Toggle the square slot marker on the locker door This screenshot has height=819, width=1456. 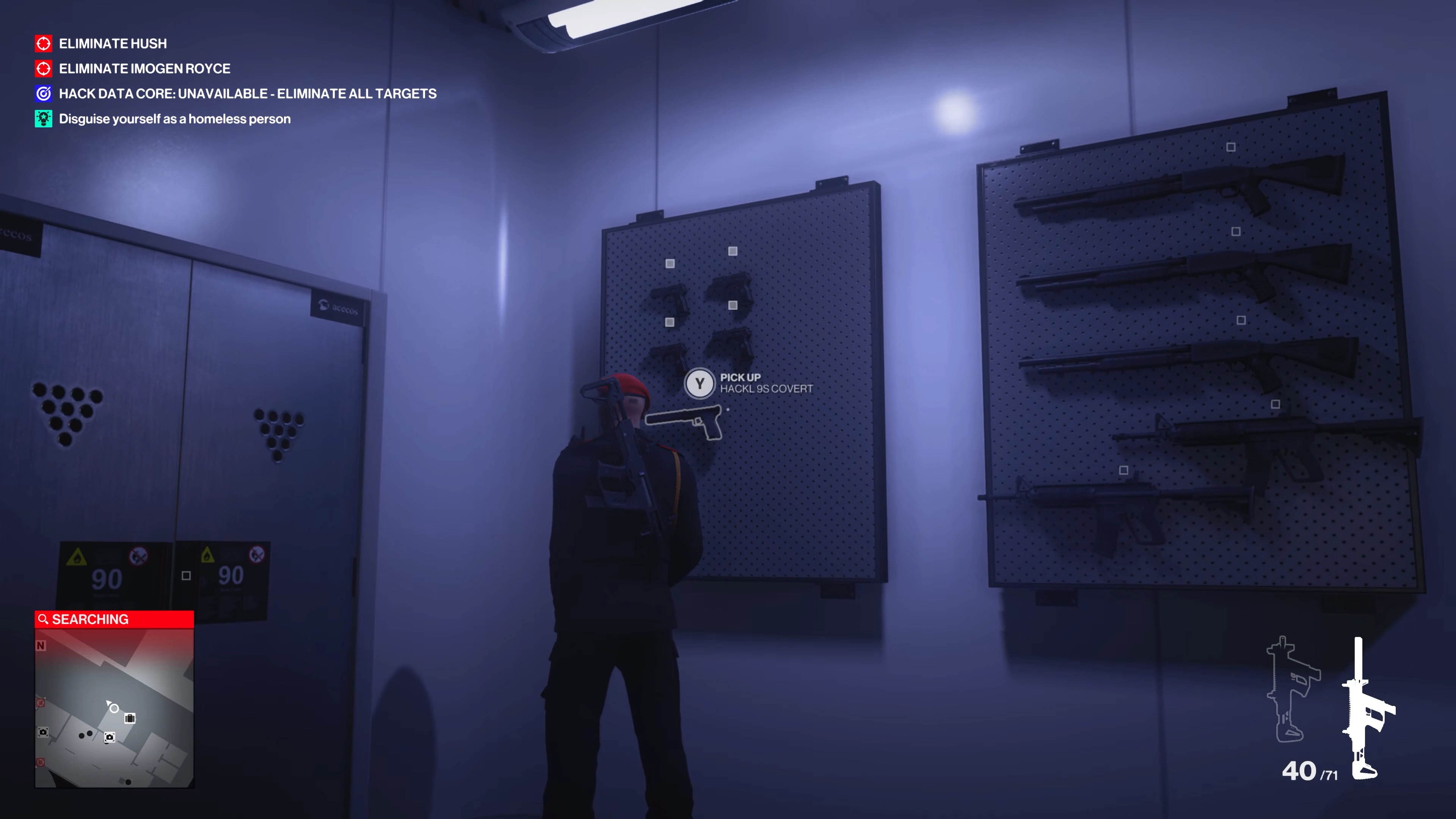coord(187,576)
